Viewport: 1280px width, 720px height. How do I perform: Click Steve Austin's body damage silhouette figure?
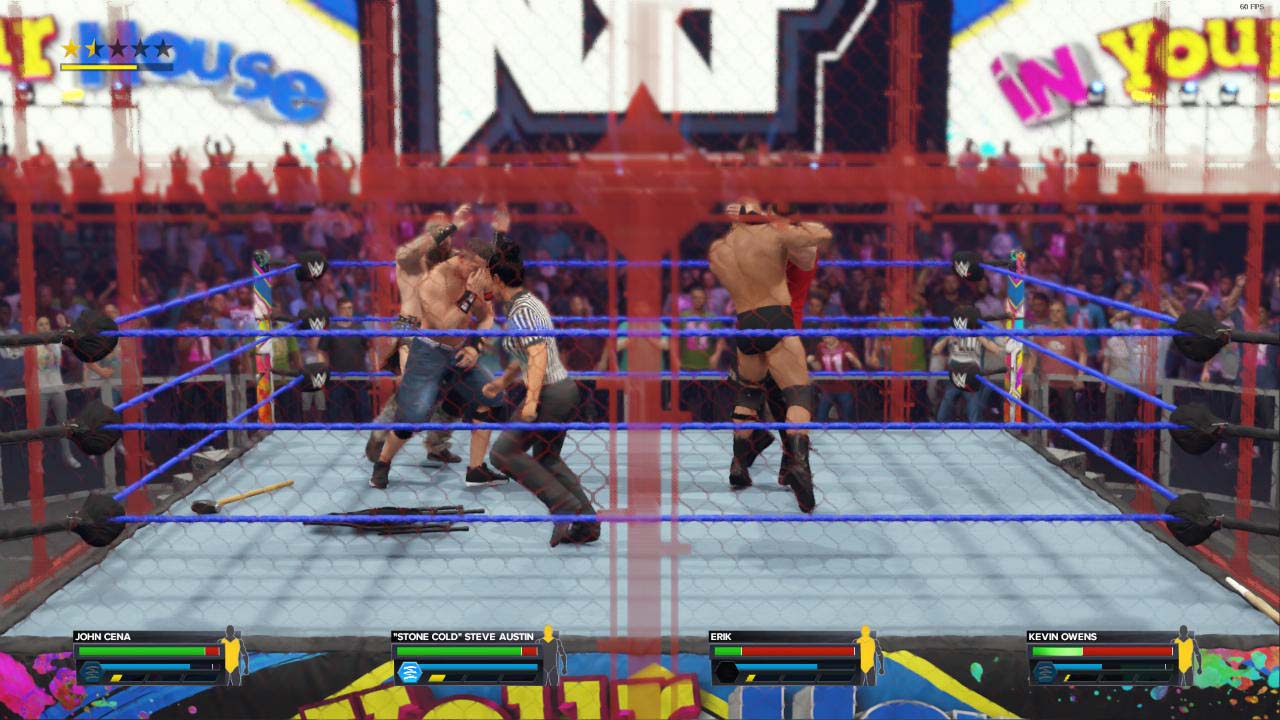click(x=549, y=659)
